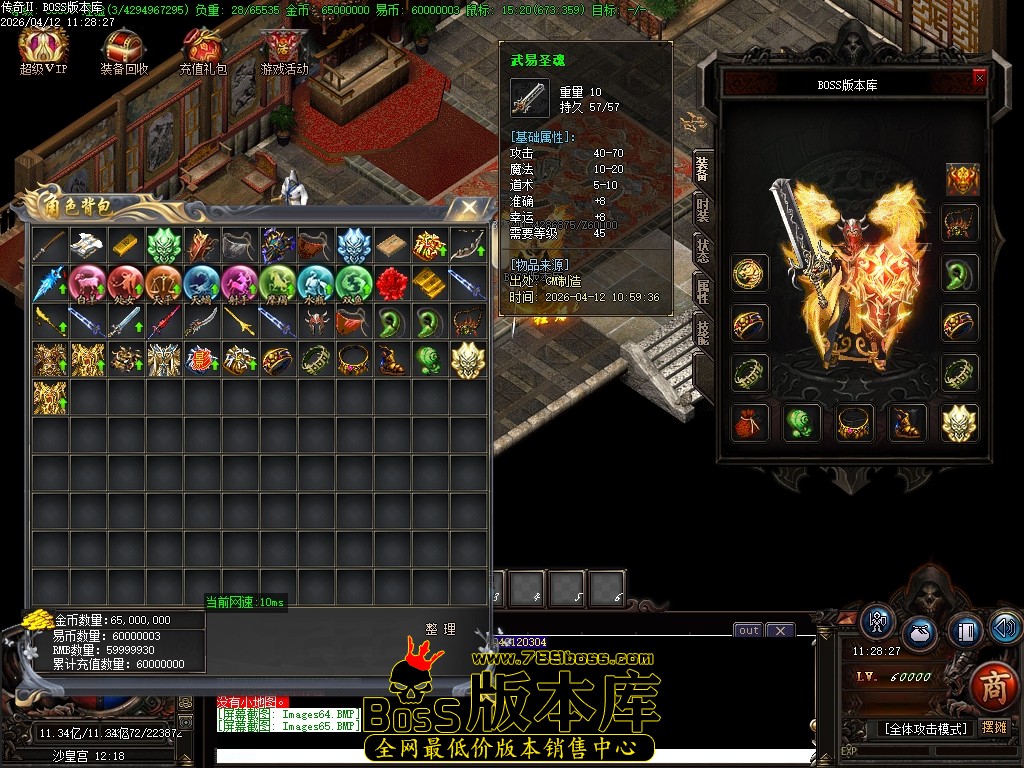Viewport: 1024px width, 768px height.
Task: Switch to the 时装 fashion tab
Action: (703, 210)
